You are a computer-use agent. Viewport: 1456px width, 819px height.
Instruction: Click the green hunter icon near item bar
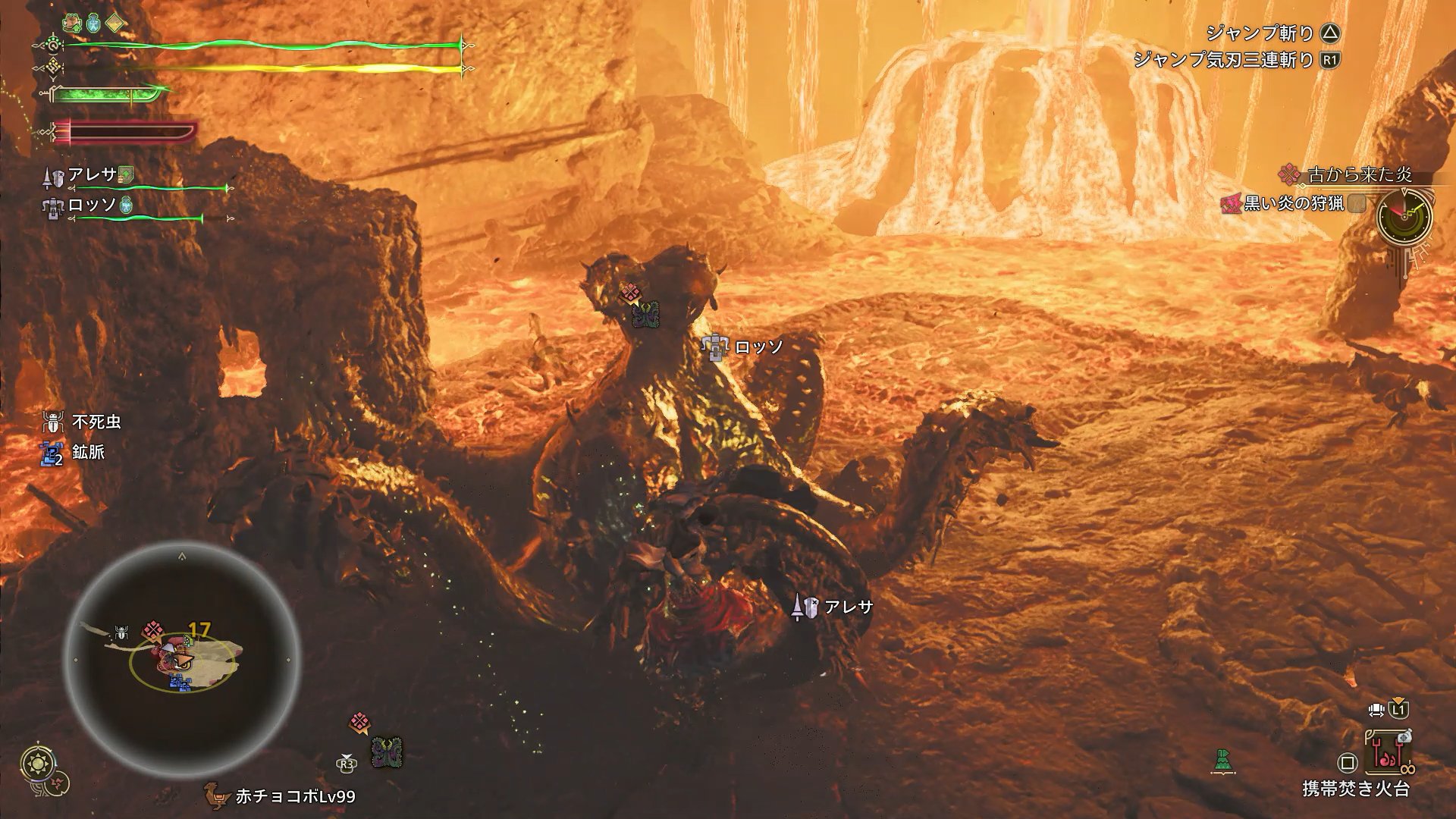pyautogui.click(x=1222, y=760)
